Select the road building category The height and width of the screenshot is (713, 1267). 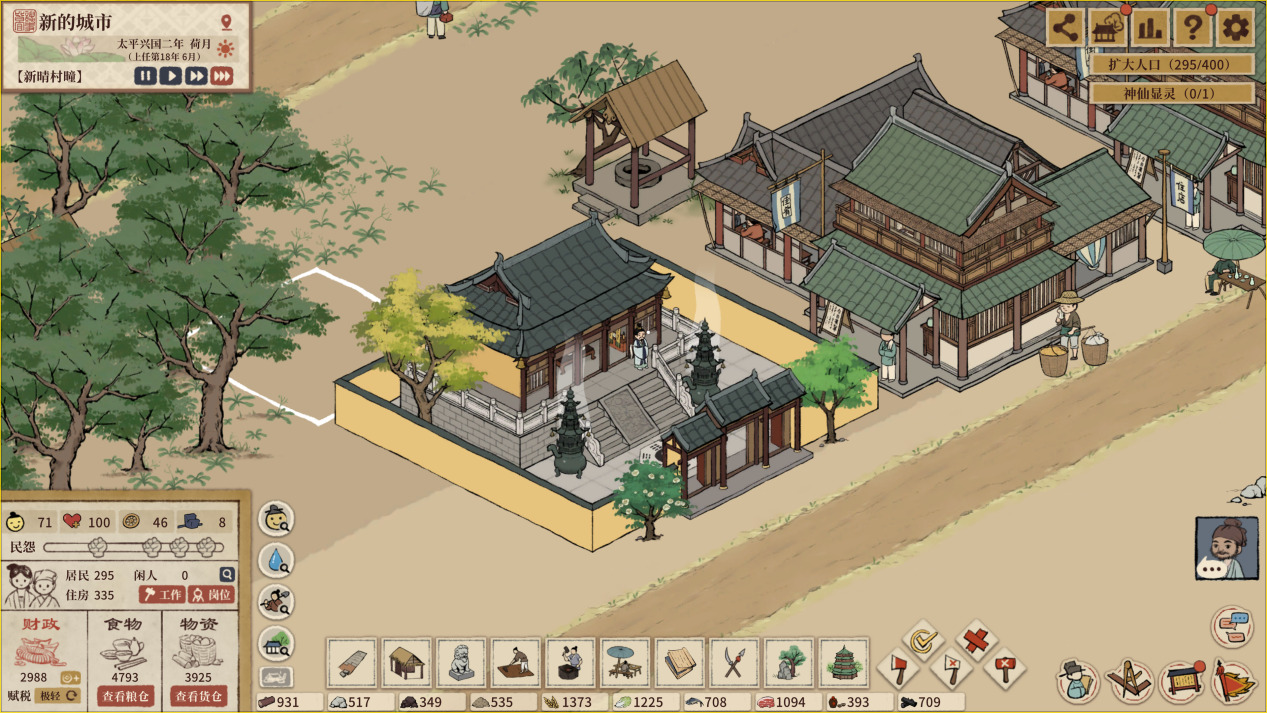point(352,662)
